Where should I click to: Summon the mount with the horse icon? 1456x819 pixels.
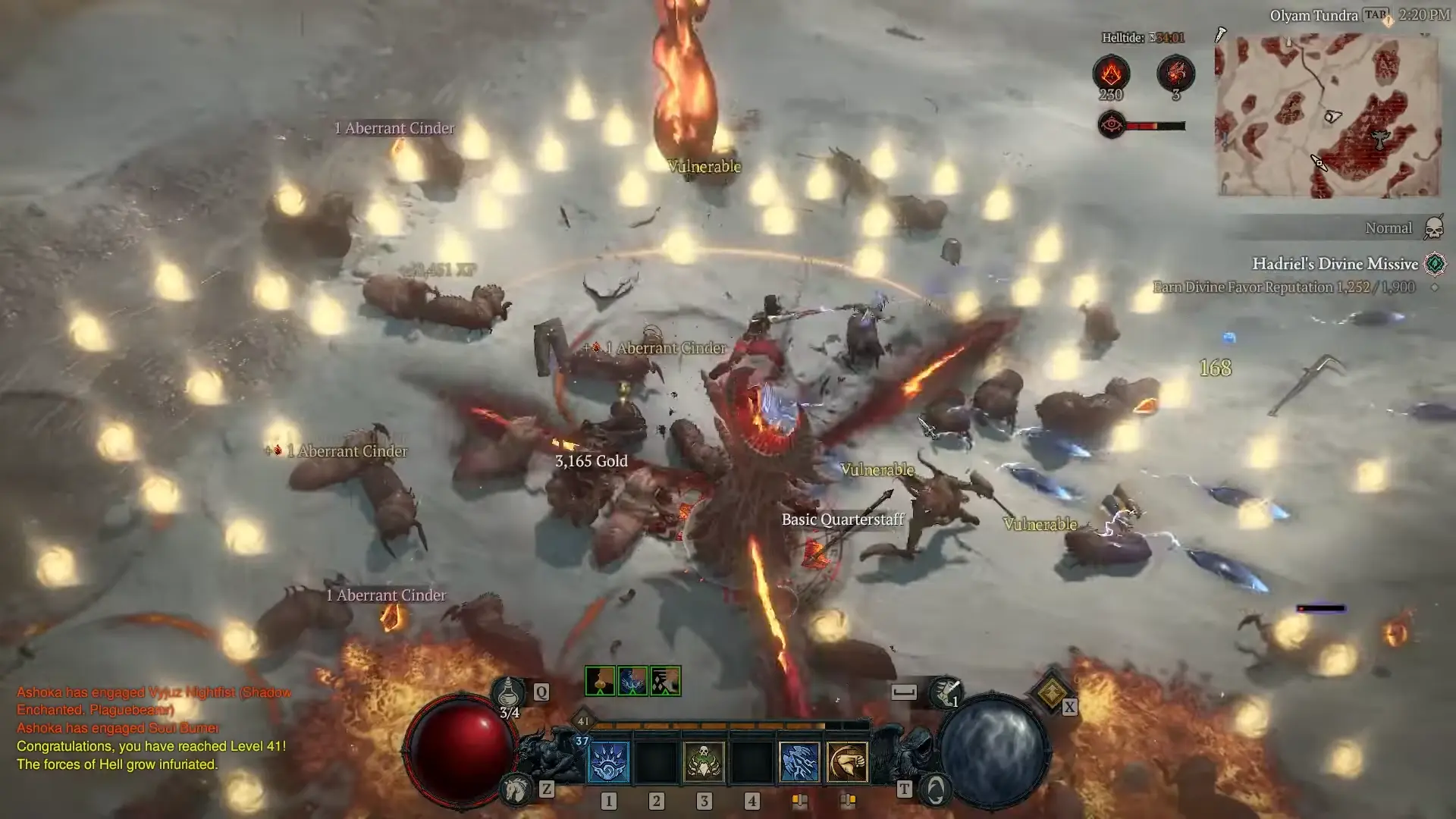[517, 790]
